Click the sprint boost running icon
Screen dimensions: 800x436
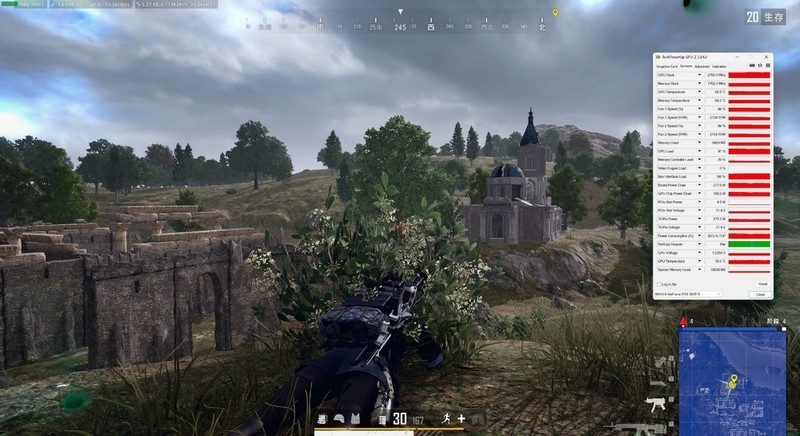point(444,418)
